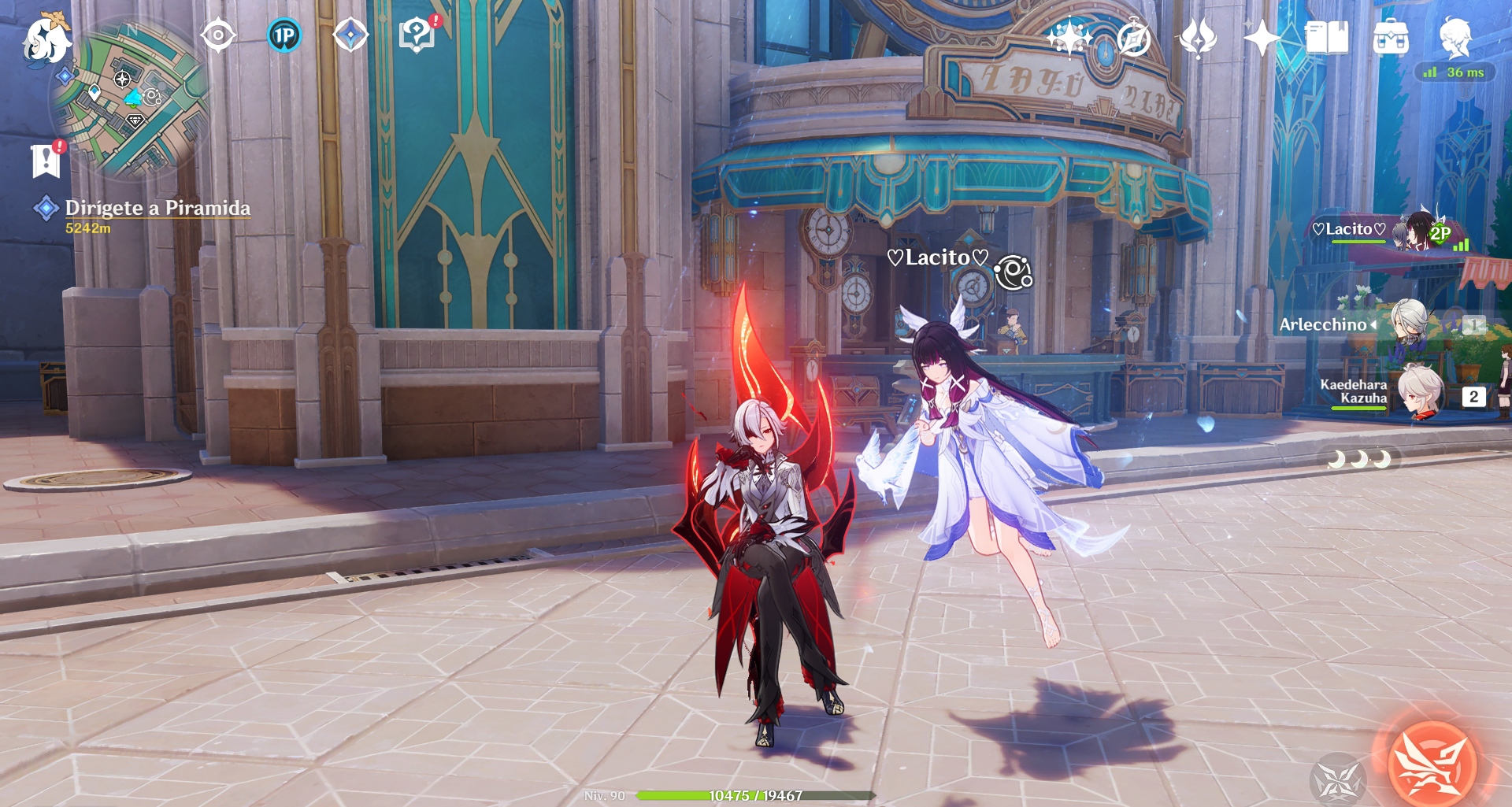Open the sparkling stars icon in the top bar
This screenshot has width=1512, height=807.
tap(1069, 38)
